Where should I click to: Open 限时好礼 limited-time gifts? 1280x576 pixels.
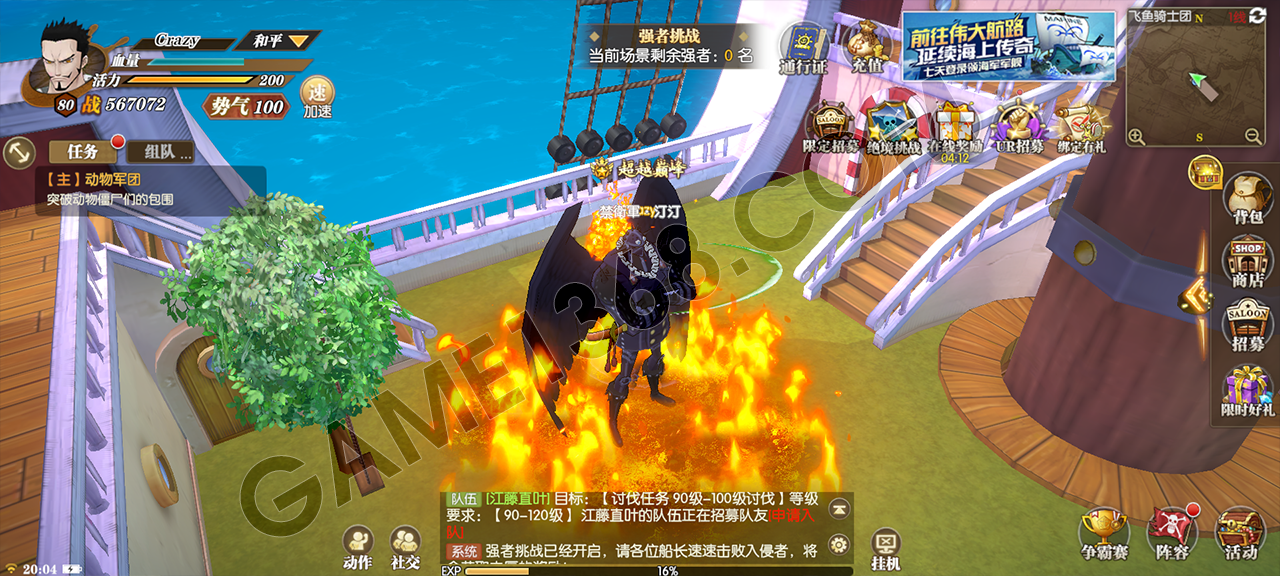coord(1247,390)
